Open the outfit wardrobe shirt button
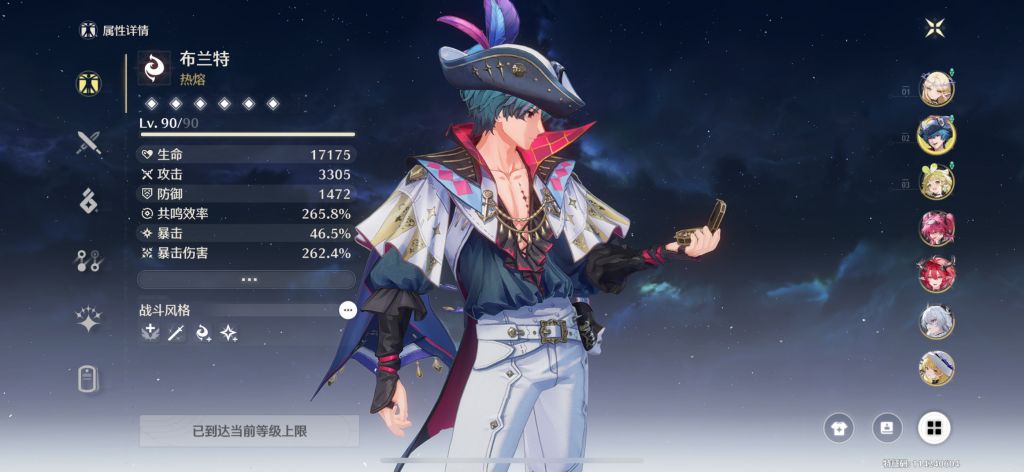 [x=838, y=428]
